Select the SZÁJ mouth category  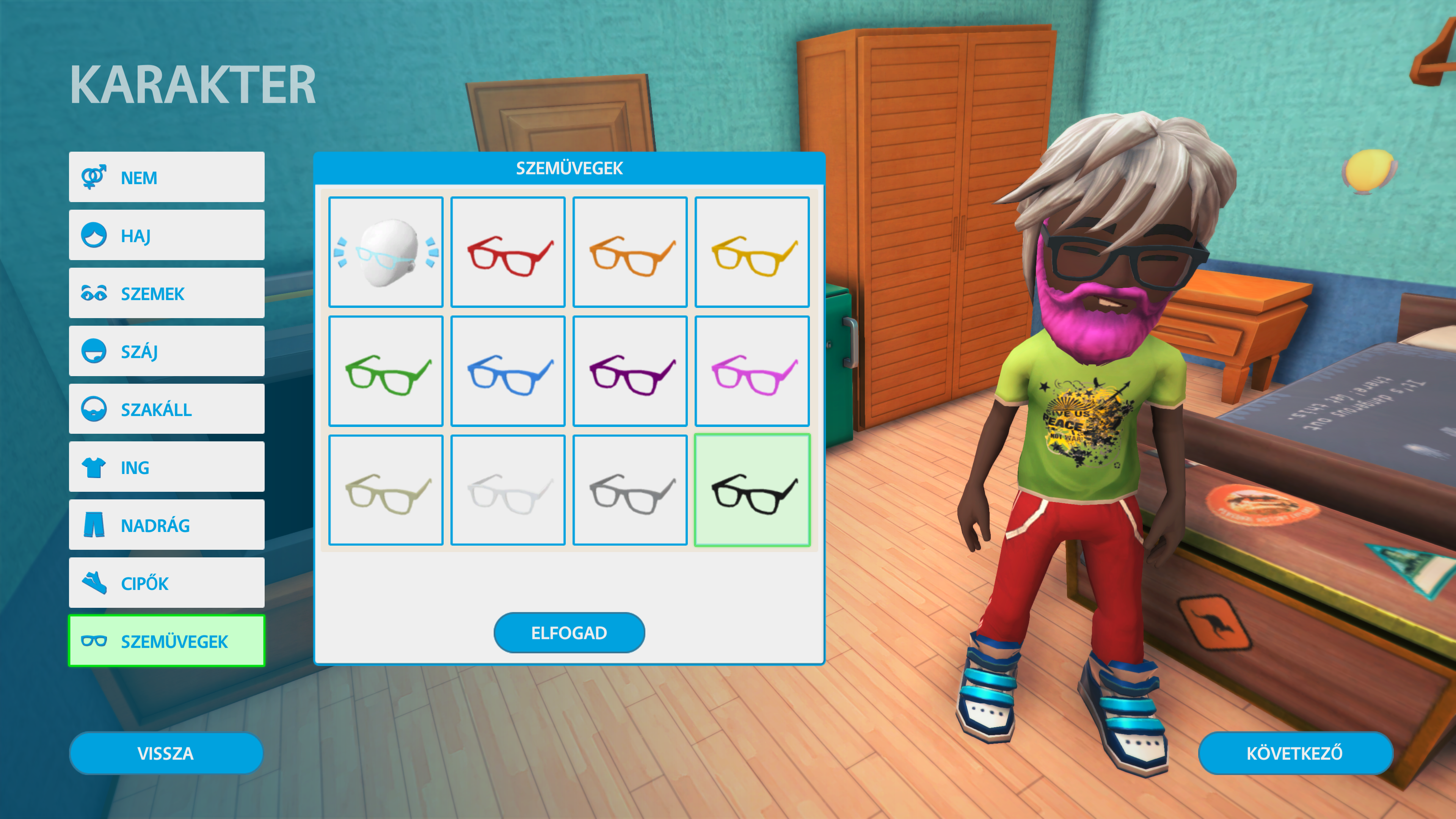coord(167,351)
